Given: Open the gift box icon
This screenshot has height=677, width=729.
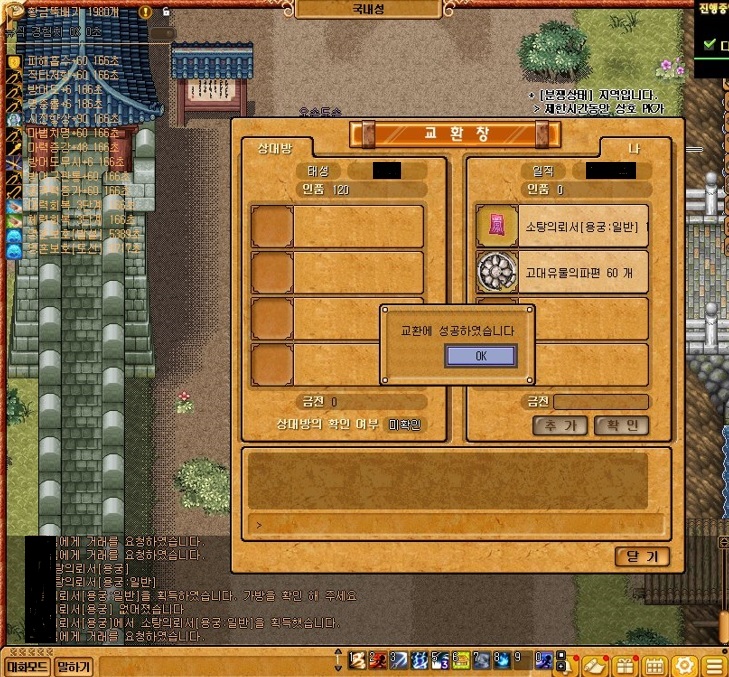Looking at the screenshot, I should point(625,665).
